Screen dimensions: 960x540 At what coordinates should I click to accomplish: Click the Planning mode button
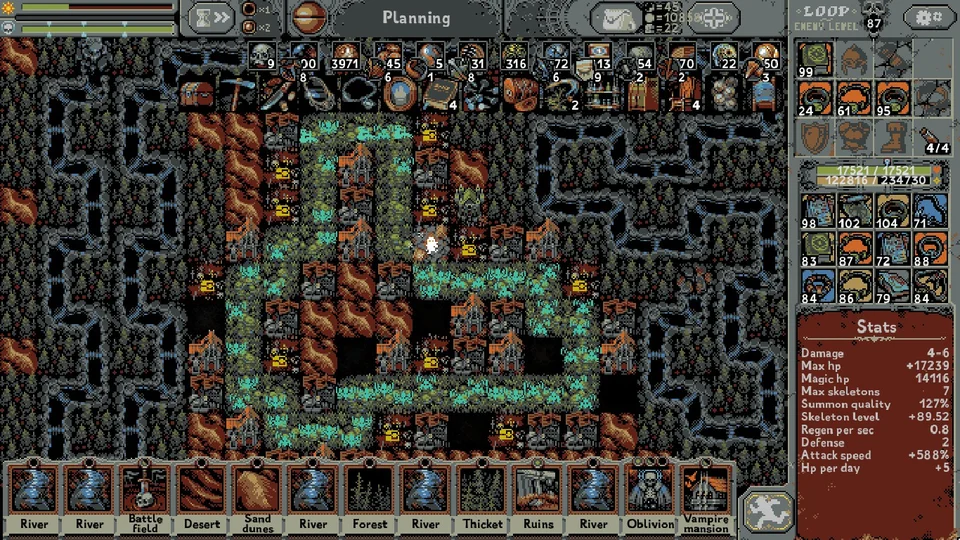pyautogui.click(x=416, y=18)
